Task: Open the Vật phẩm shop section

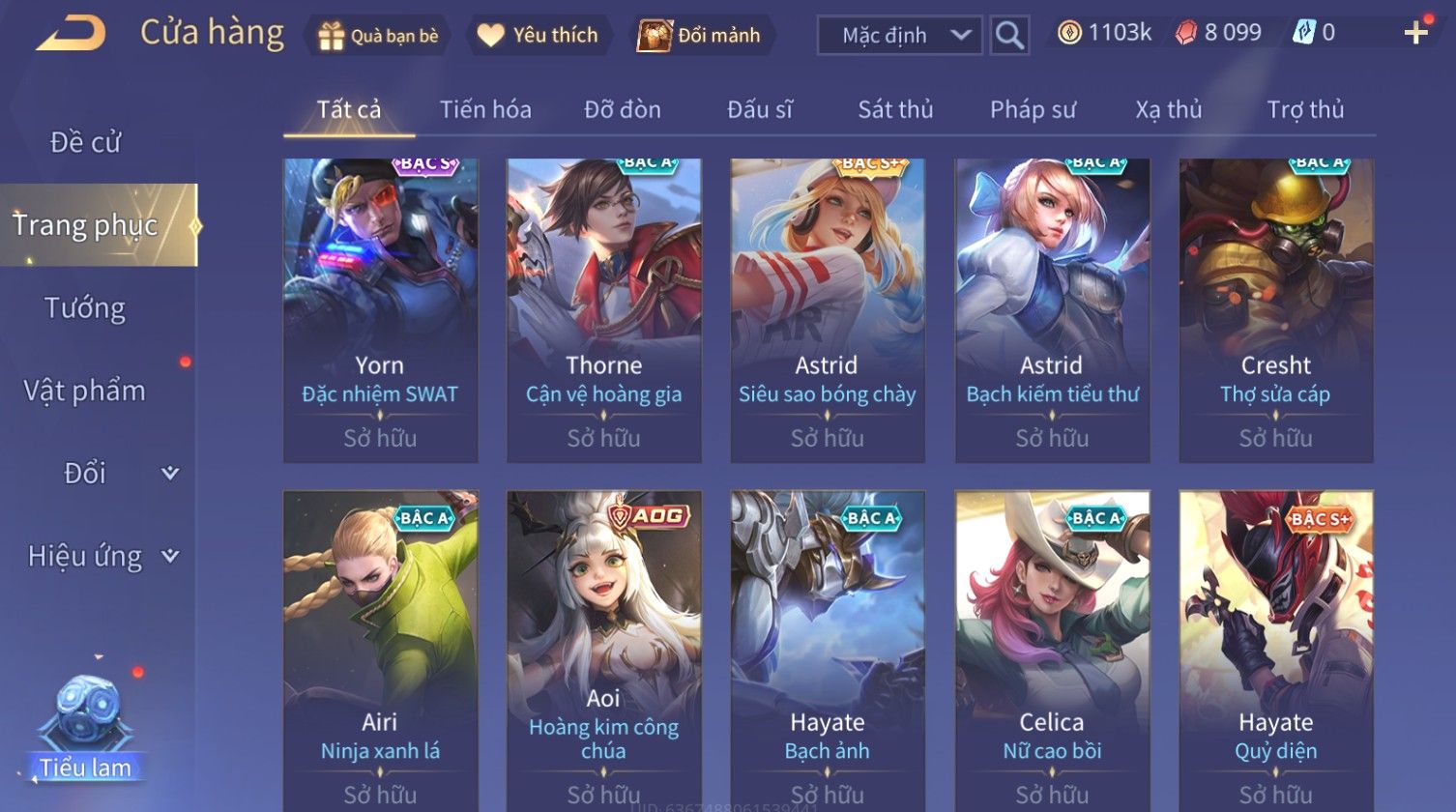Action: [x=85, y=391]
